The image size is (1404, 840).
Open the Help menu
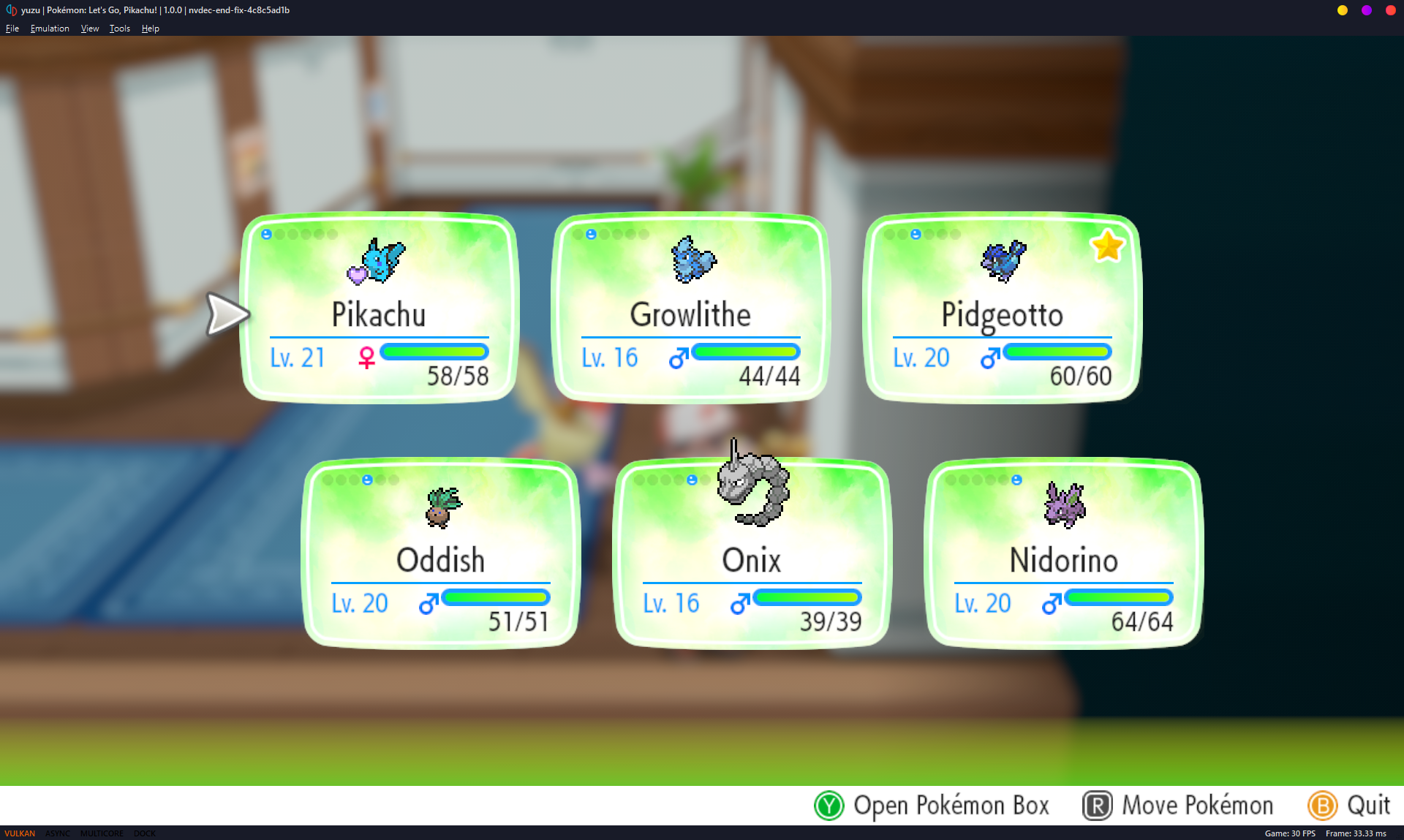click(151, 29)
